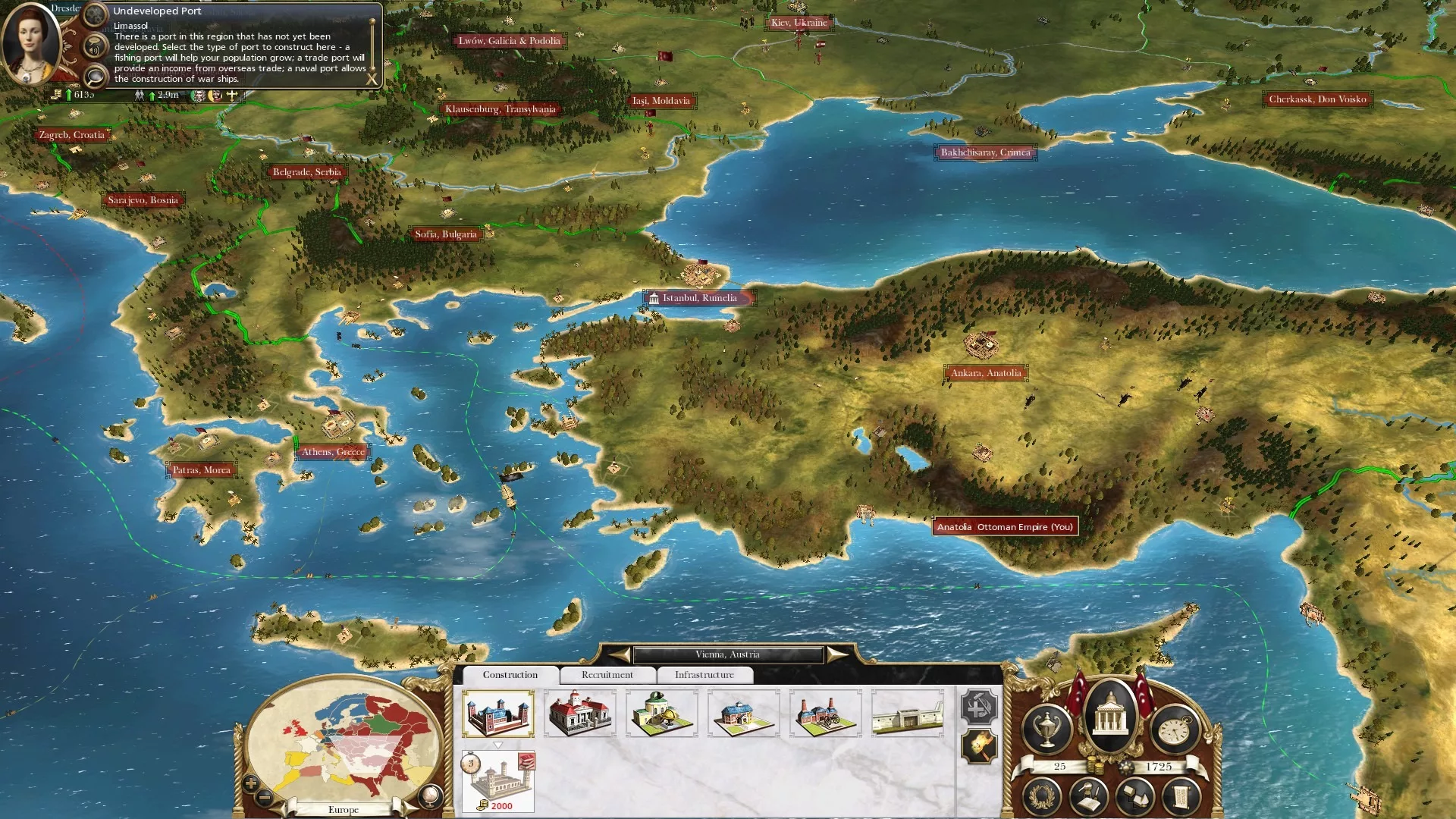Click the flaming torch demolish button
Image resolution: width=1456 pixels, height=819 pixels.
pyautogui.click(x=978, y=747)
